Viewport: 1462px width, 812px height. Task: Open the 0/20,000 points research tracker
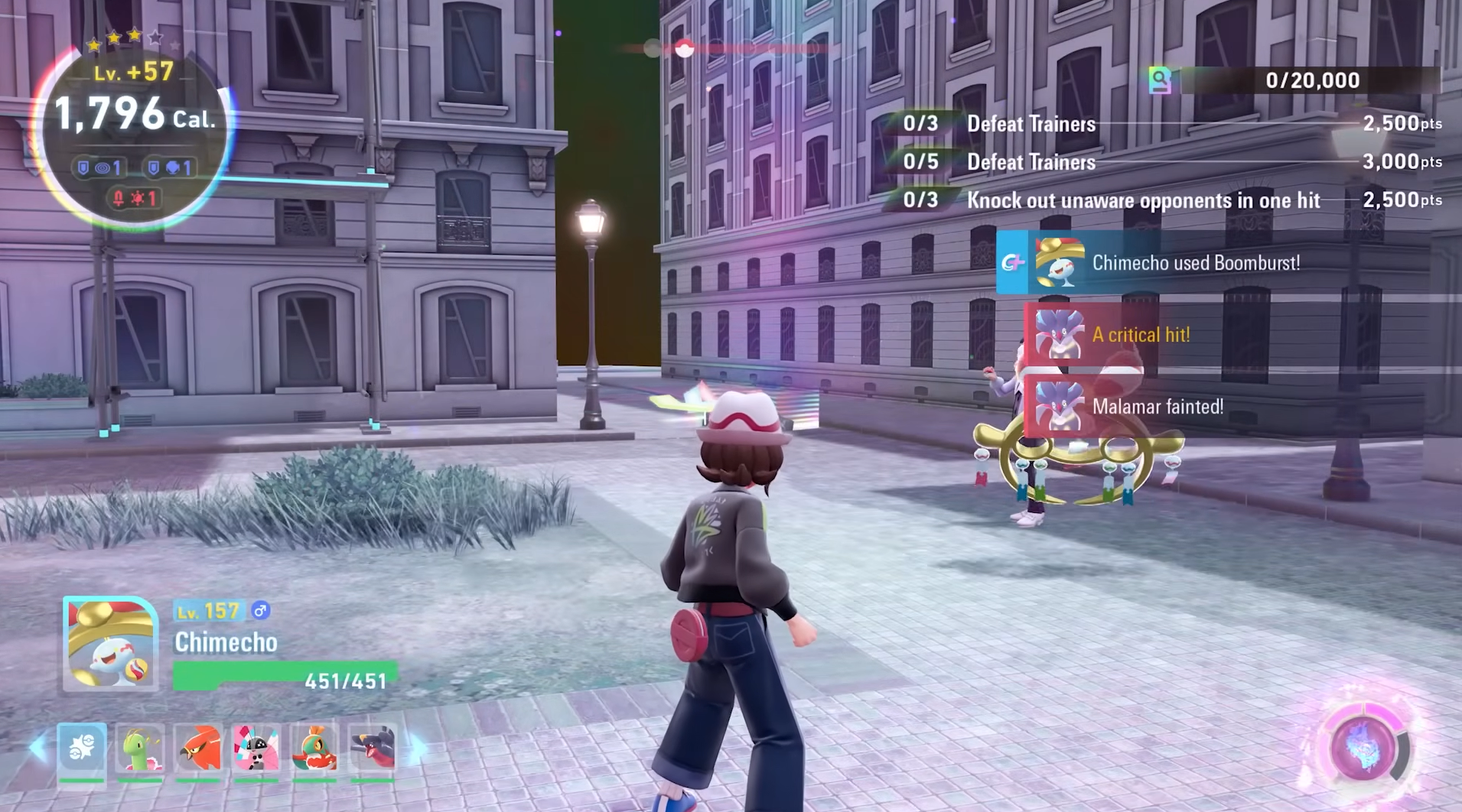pos(1293,80)
